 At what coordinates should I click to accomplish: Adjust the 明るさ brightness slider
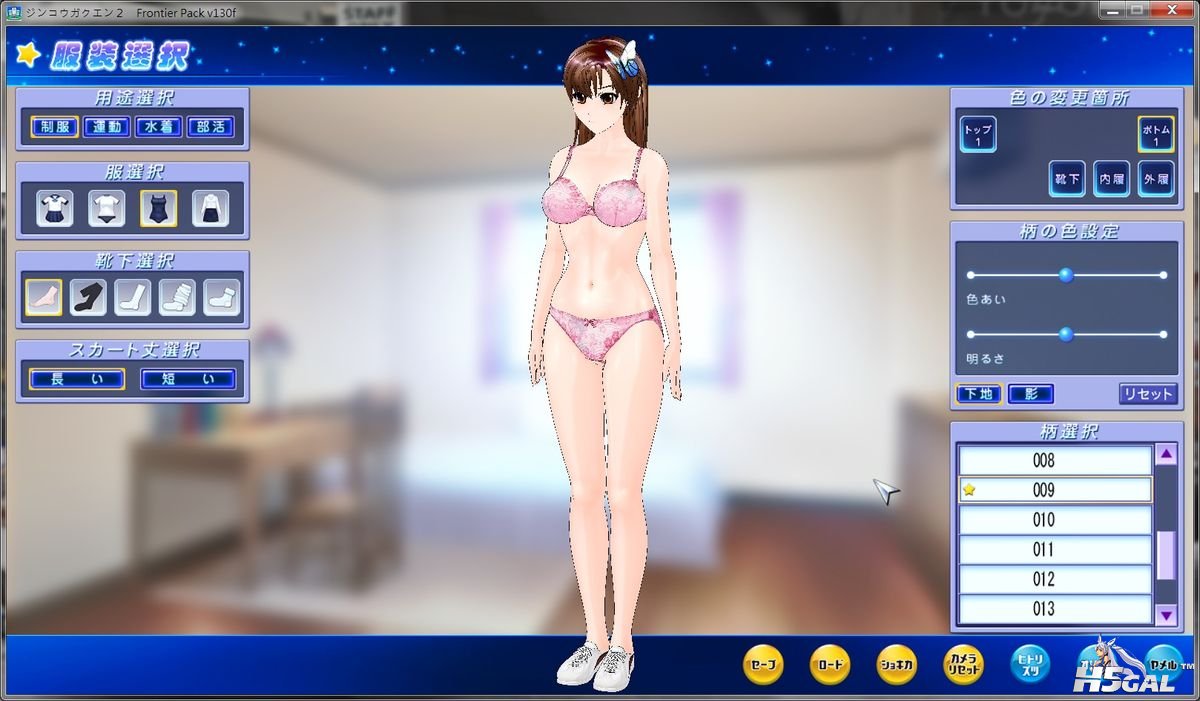pyautogui.click(x=1066, y=334)
